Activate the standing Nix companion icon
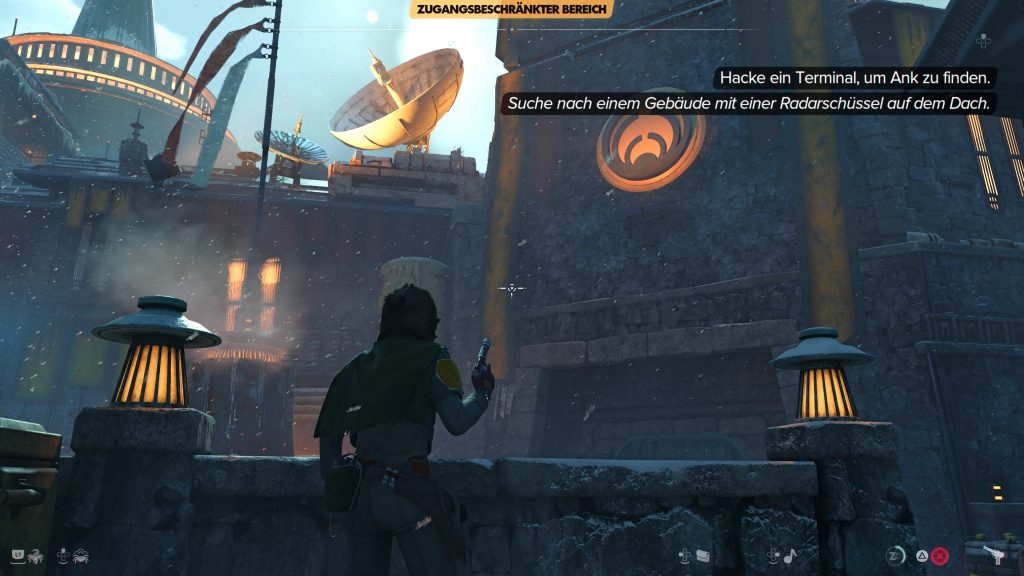Screen dimensions: 1024x576 36,554
